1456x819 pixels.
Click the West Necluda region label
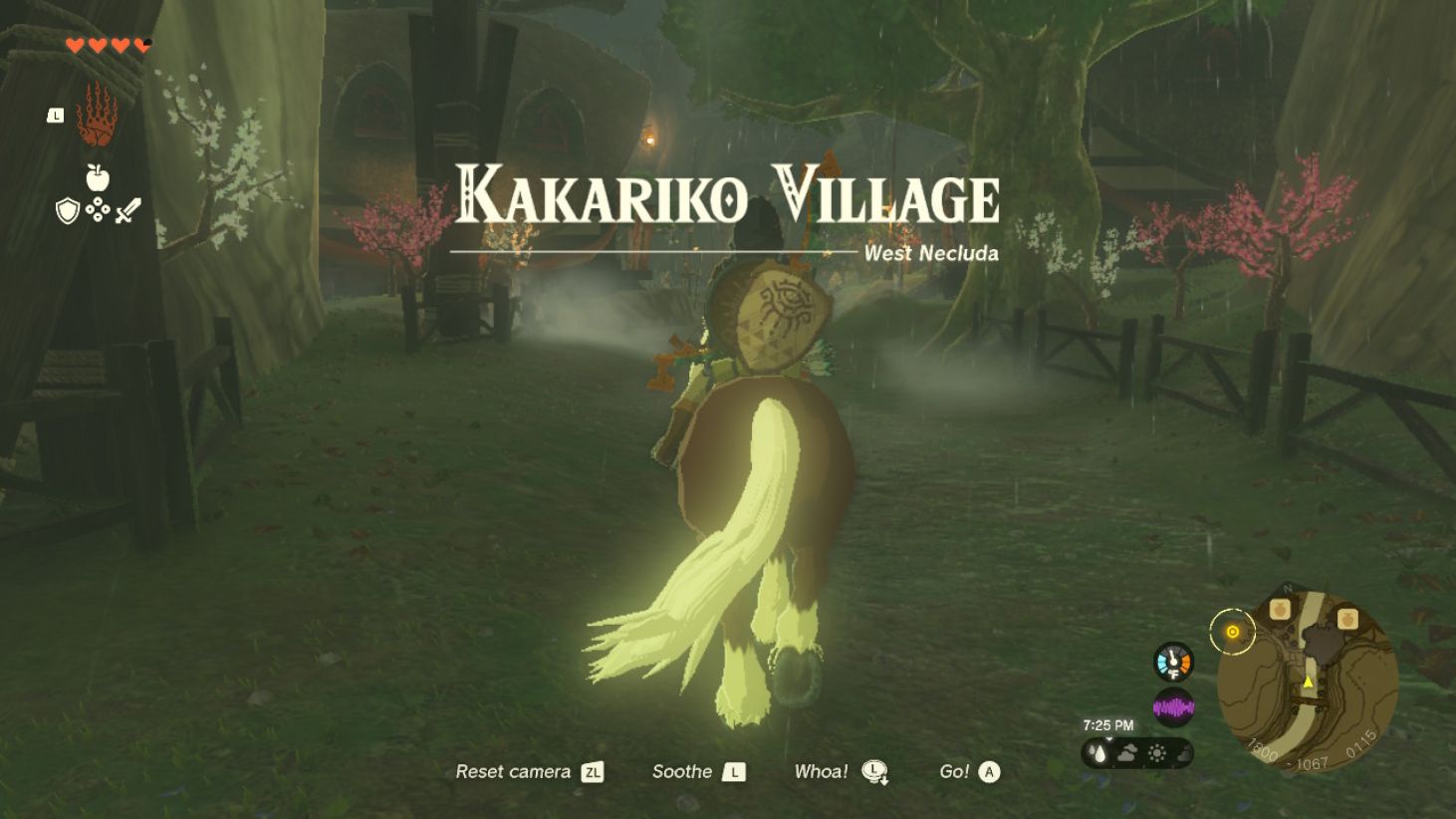(932, 254)
